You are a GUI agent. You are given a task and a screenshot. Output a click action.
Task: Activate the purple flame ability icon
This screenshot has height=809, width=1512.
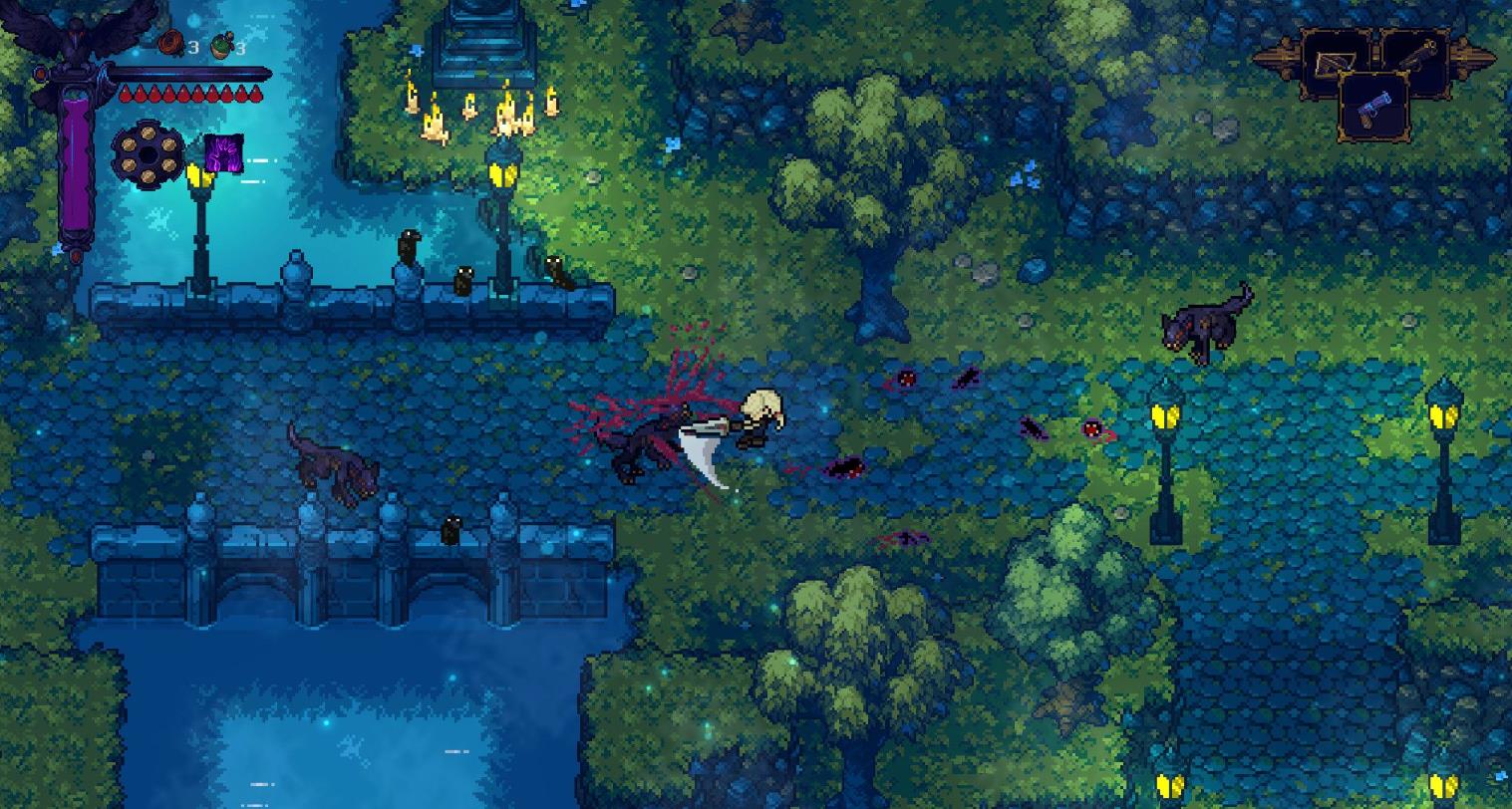coord(223,154)
